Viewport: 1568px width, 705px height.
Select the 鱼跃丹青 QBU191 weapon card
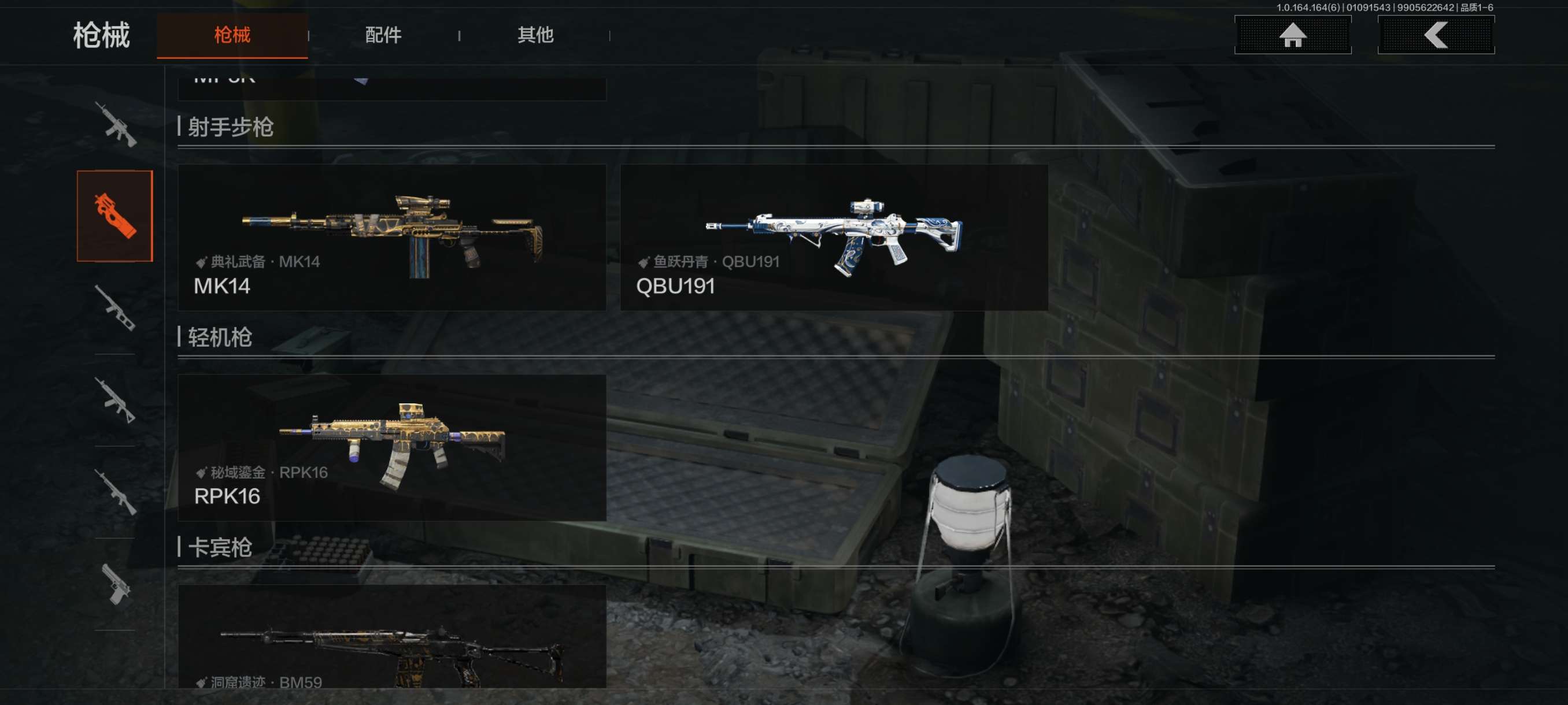click(833, 238)
